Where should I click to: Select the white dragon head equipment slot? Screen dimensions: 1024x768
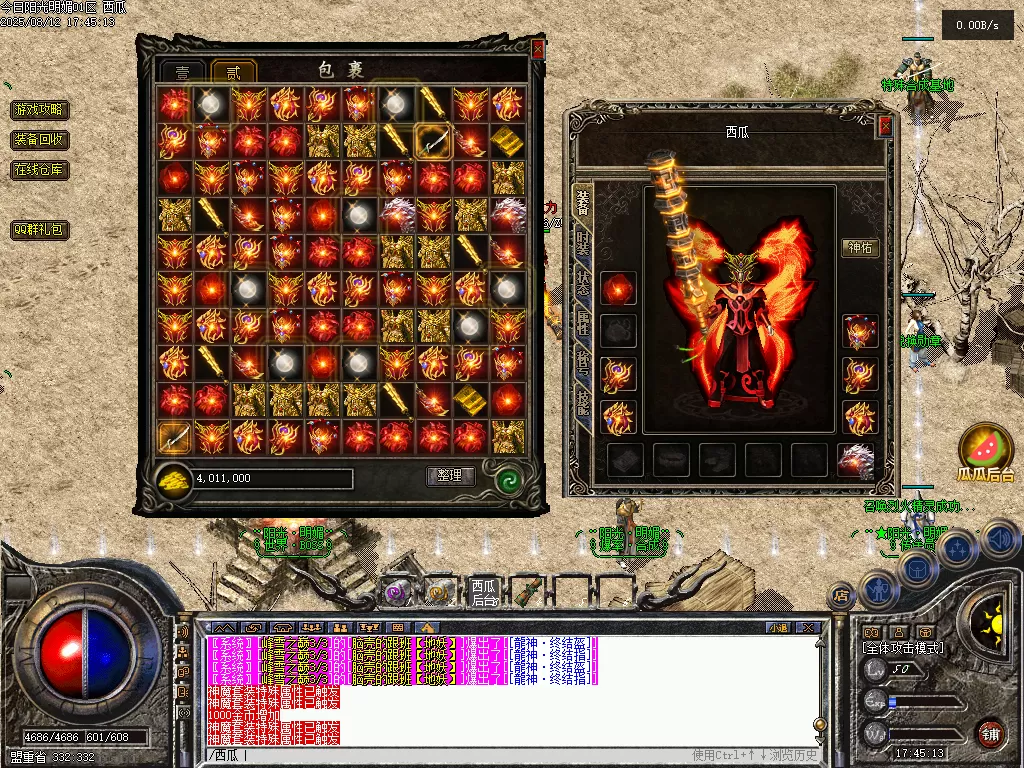[x=856, y=460]
